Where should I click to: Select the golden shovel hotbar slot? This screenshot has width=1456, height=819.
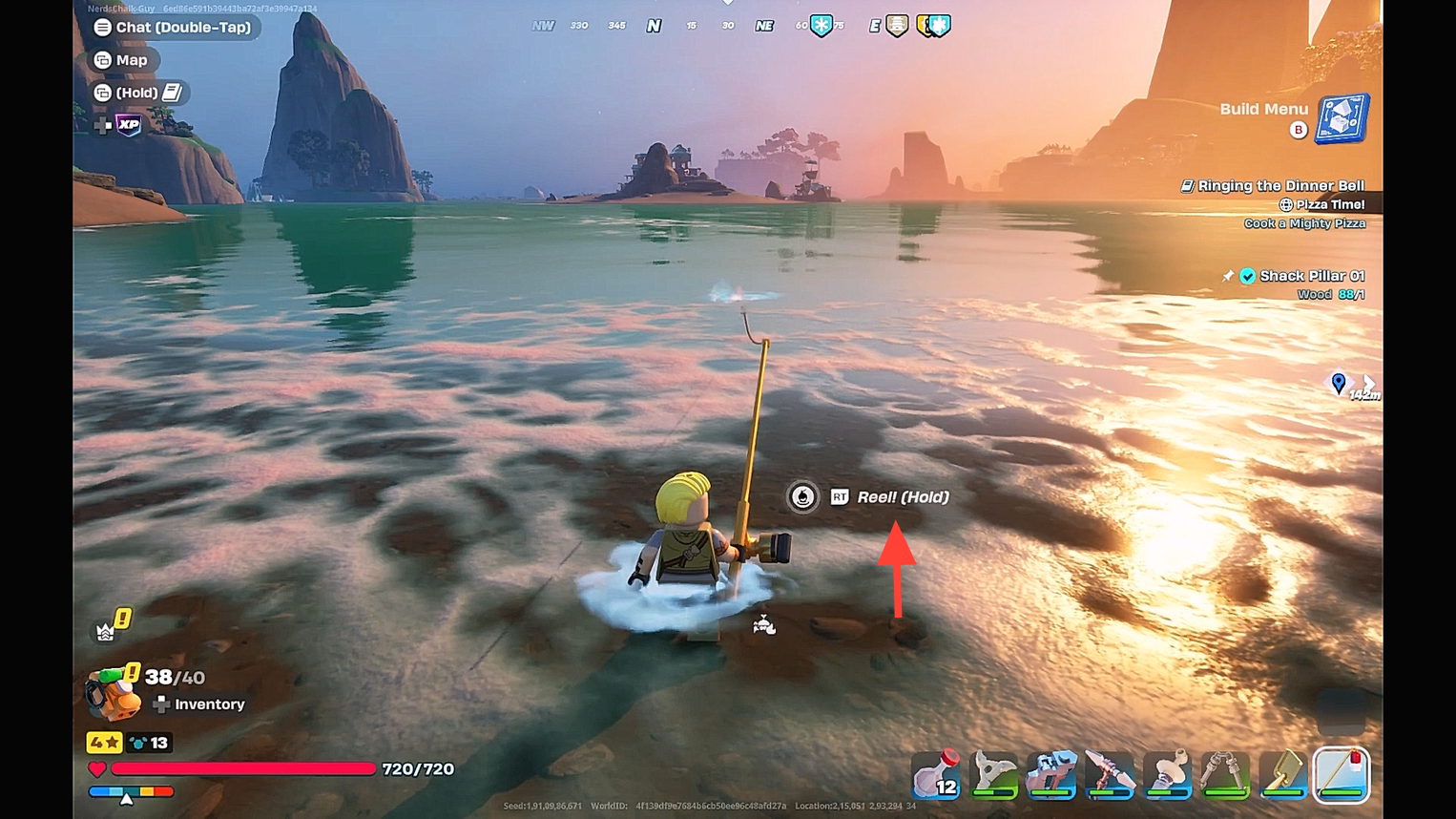(1283, 774)
